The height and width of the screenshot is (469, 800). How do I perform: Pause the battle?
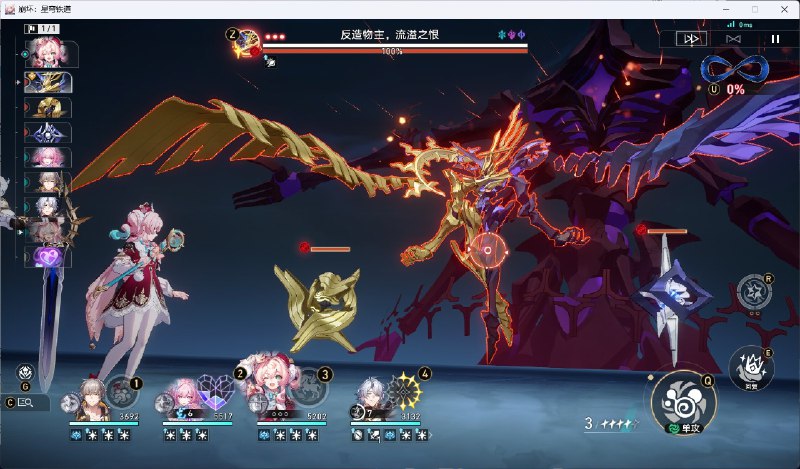tap(774, 38)
